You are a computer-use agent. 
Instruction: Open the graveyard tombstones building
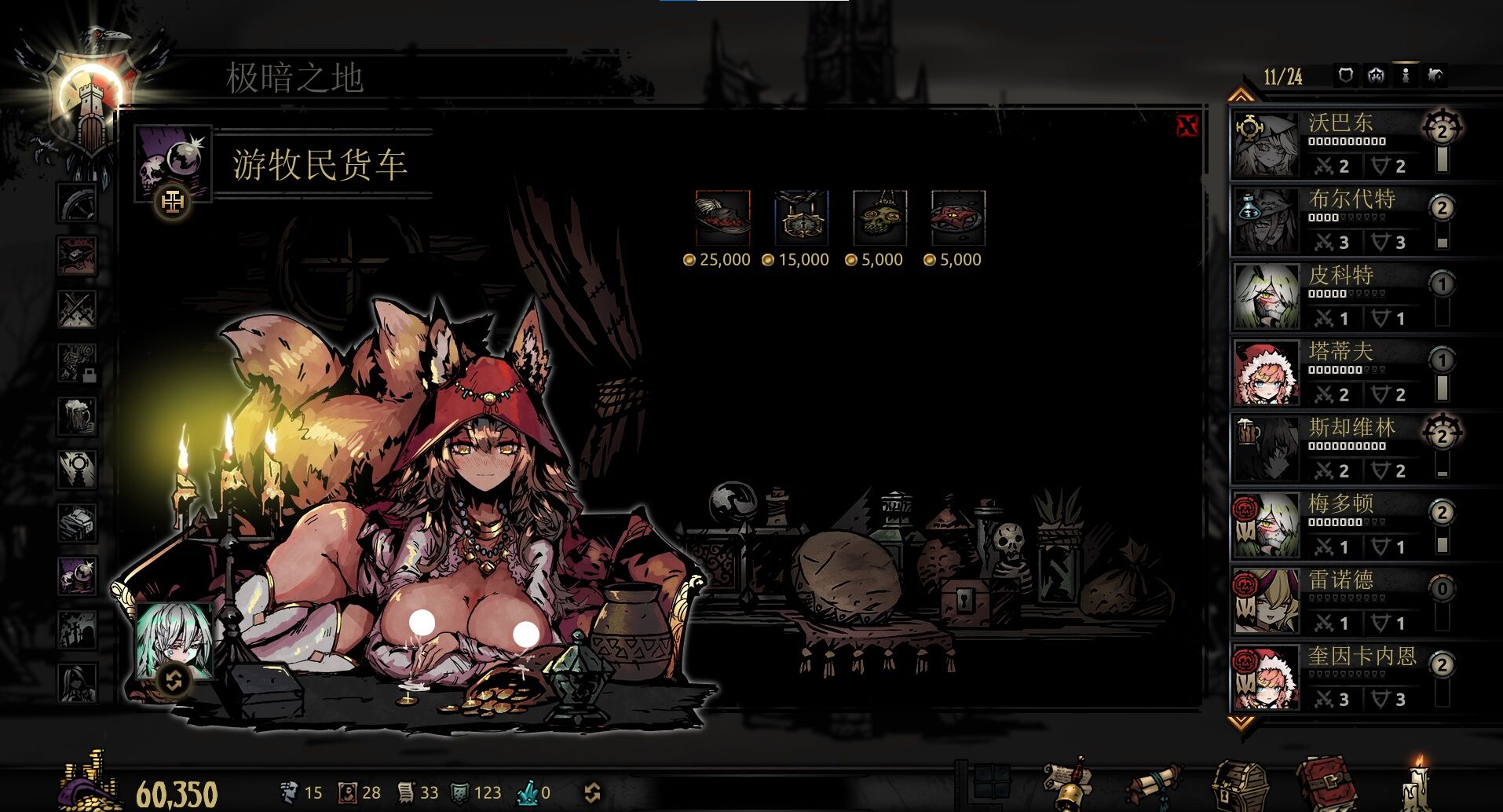78,629
